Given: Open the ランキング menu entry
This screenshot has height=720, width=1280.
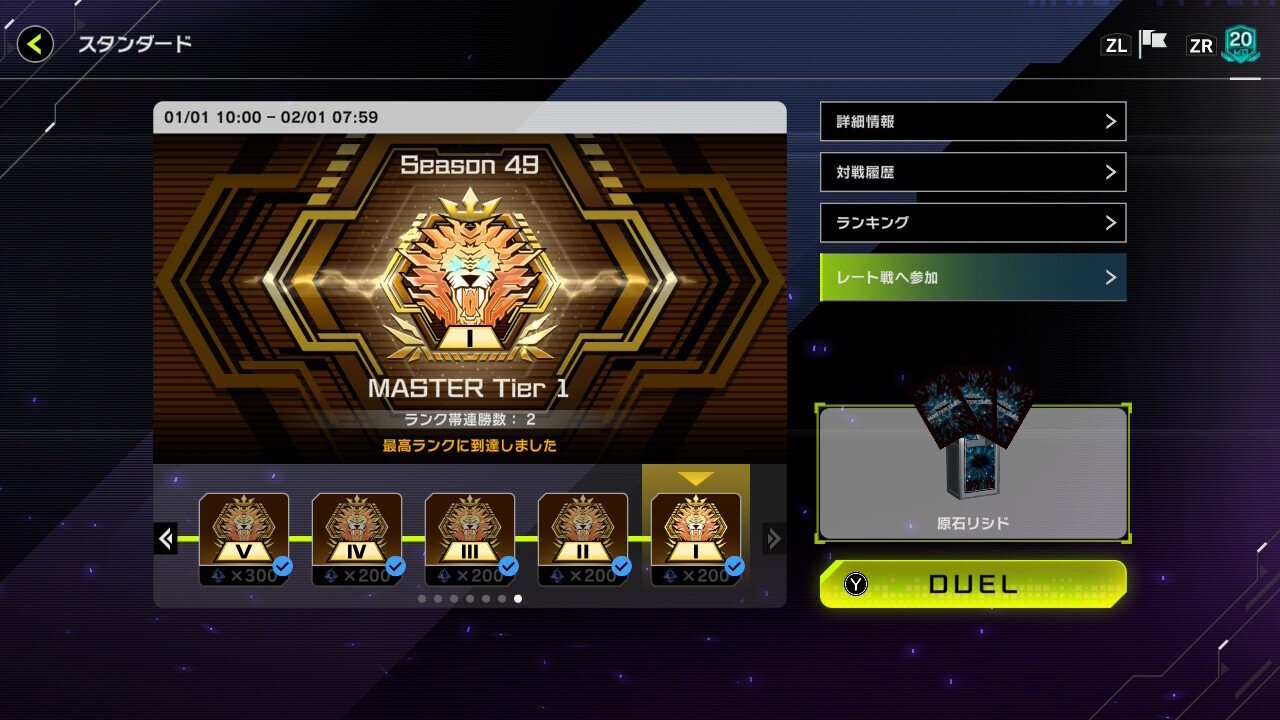Looking at the screenshot, I should [x=972, y=222].
